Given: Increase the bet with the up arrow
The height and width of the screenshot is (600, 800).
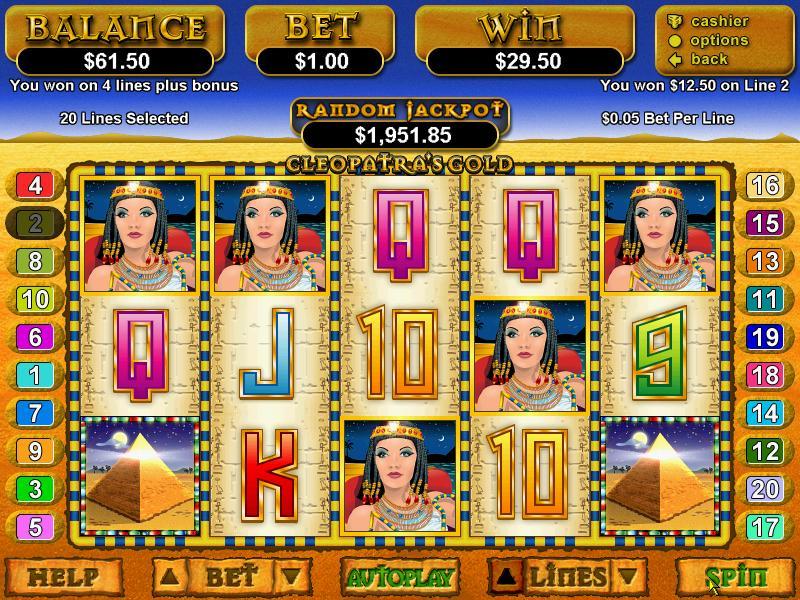Looking at the screenshot, I should coord(170,576).
